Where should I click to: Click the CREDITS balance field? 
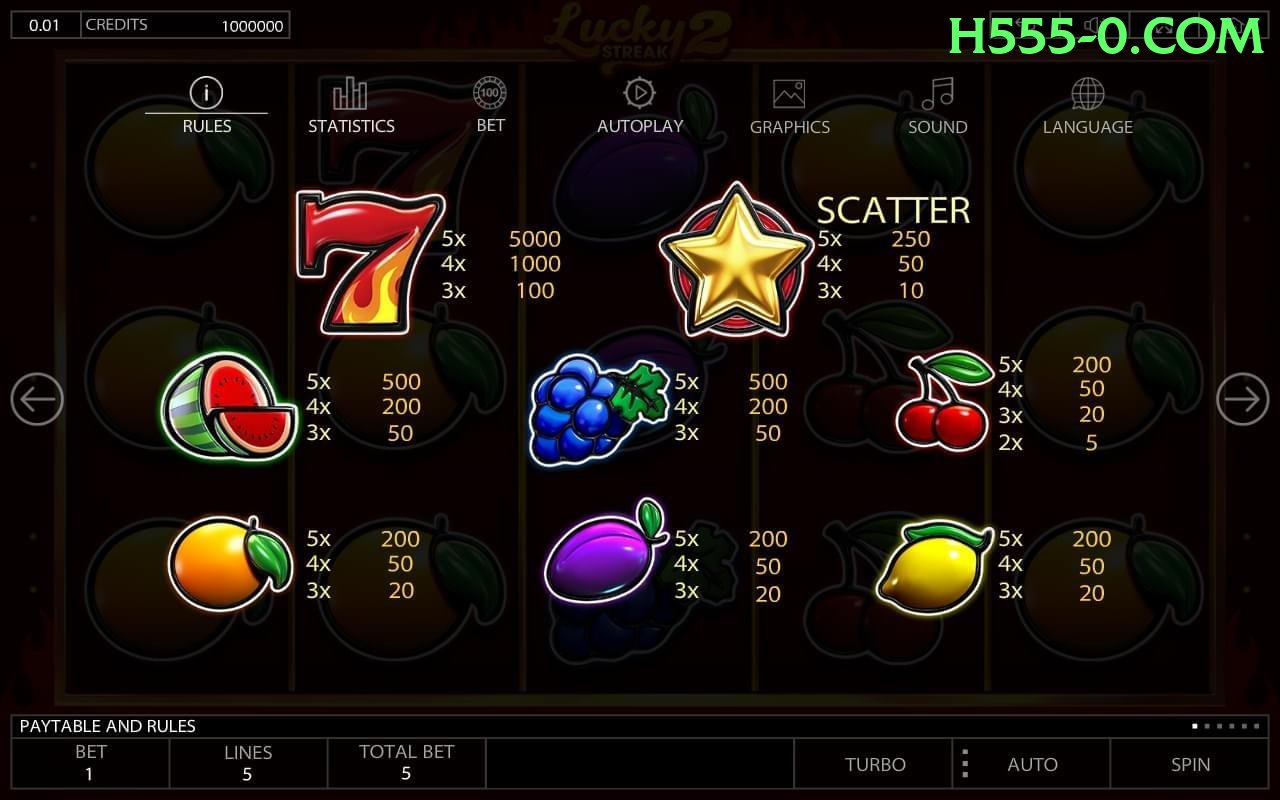[x=186, y=25]
